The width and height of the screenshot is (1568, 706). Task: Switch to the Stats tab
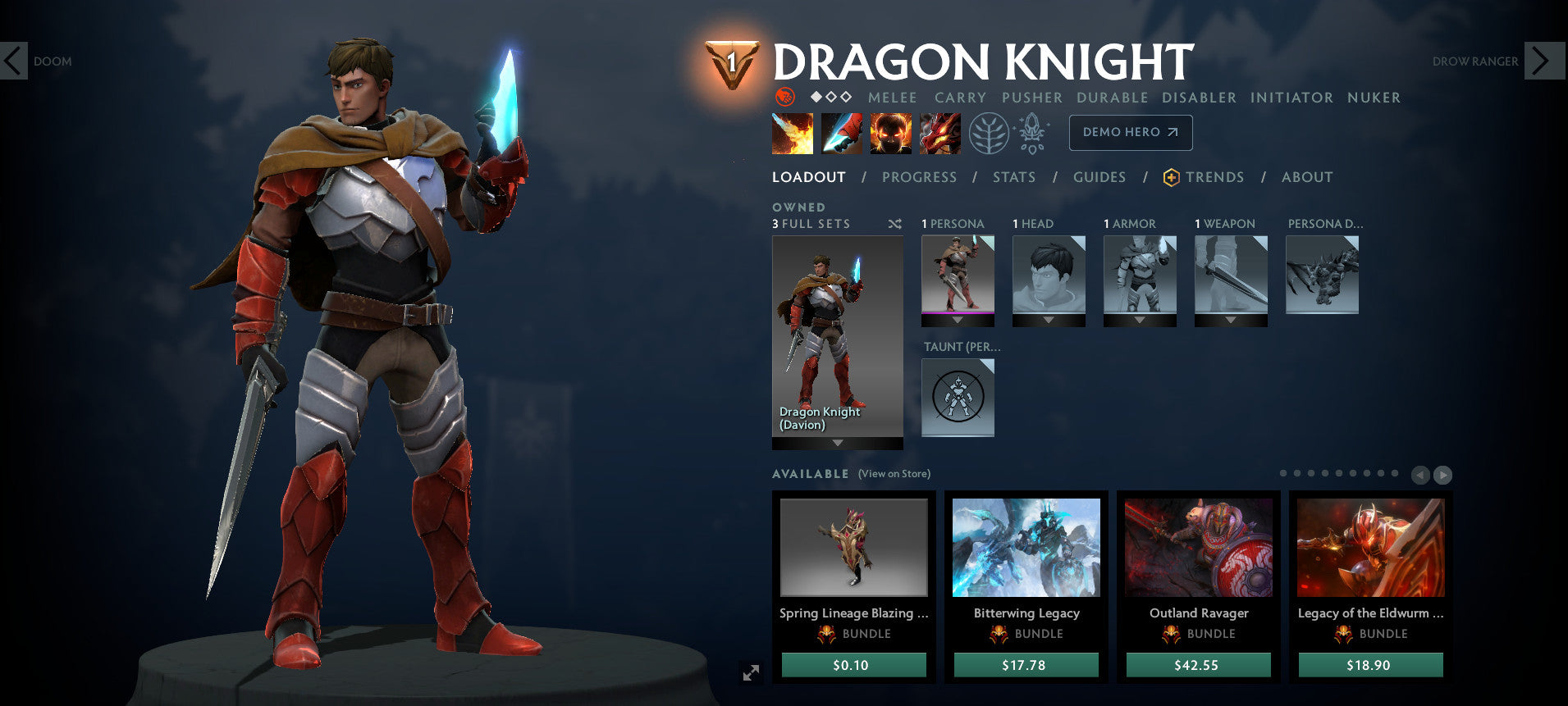1014,177
